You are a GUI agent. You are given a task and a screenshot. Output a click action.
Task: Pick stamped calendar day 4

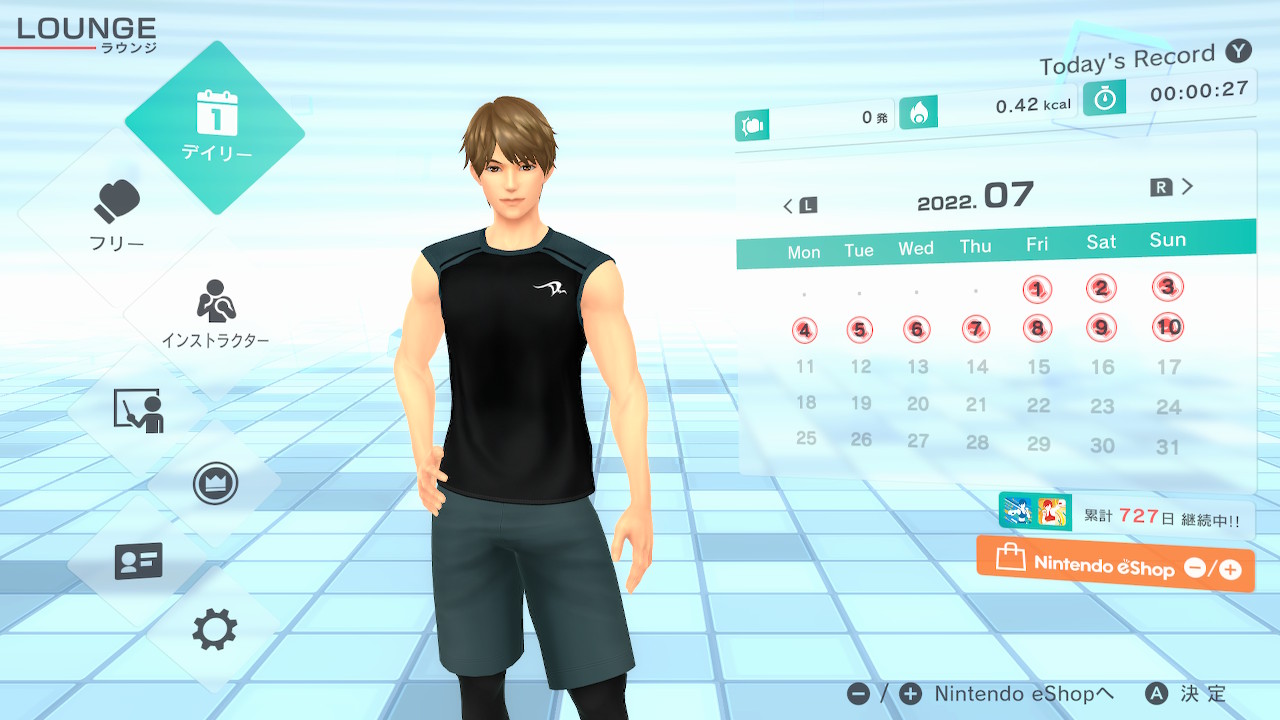pyautogui.click(x=804, y=330)
